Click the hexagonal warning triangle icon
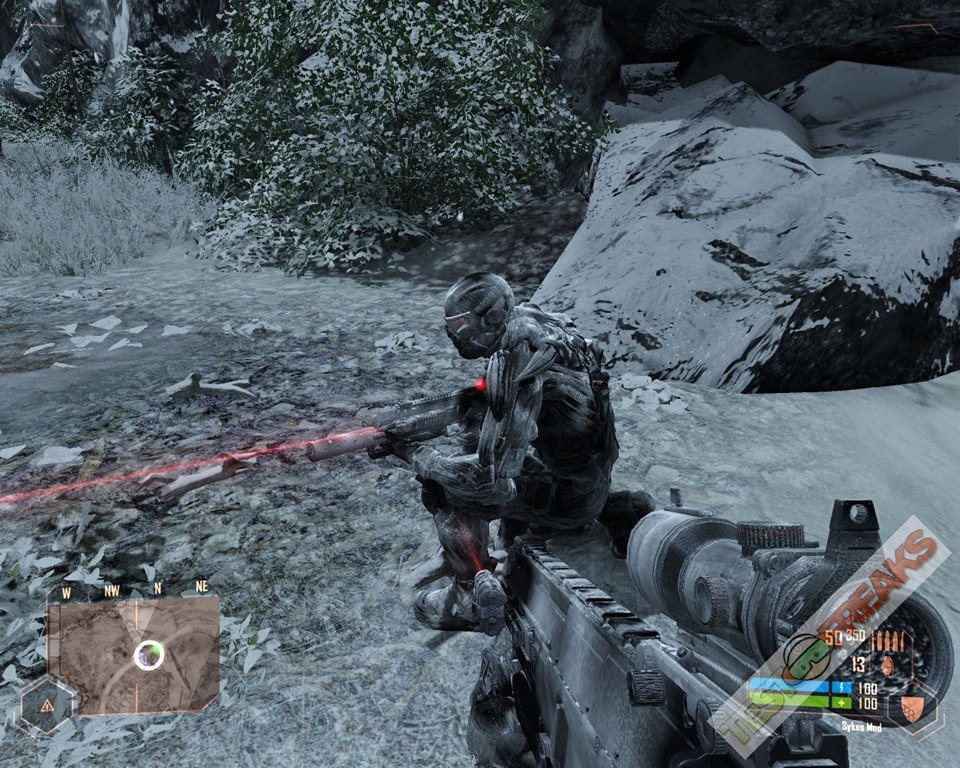Screen dimensions: 960x768 pos(46,705)
